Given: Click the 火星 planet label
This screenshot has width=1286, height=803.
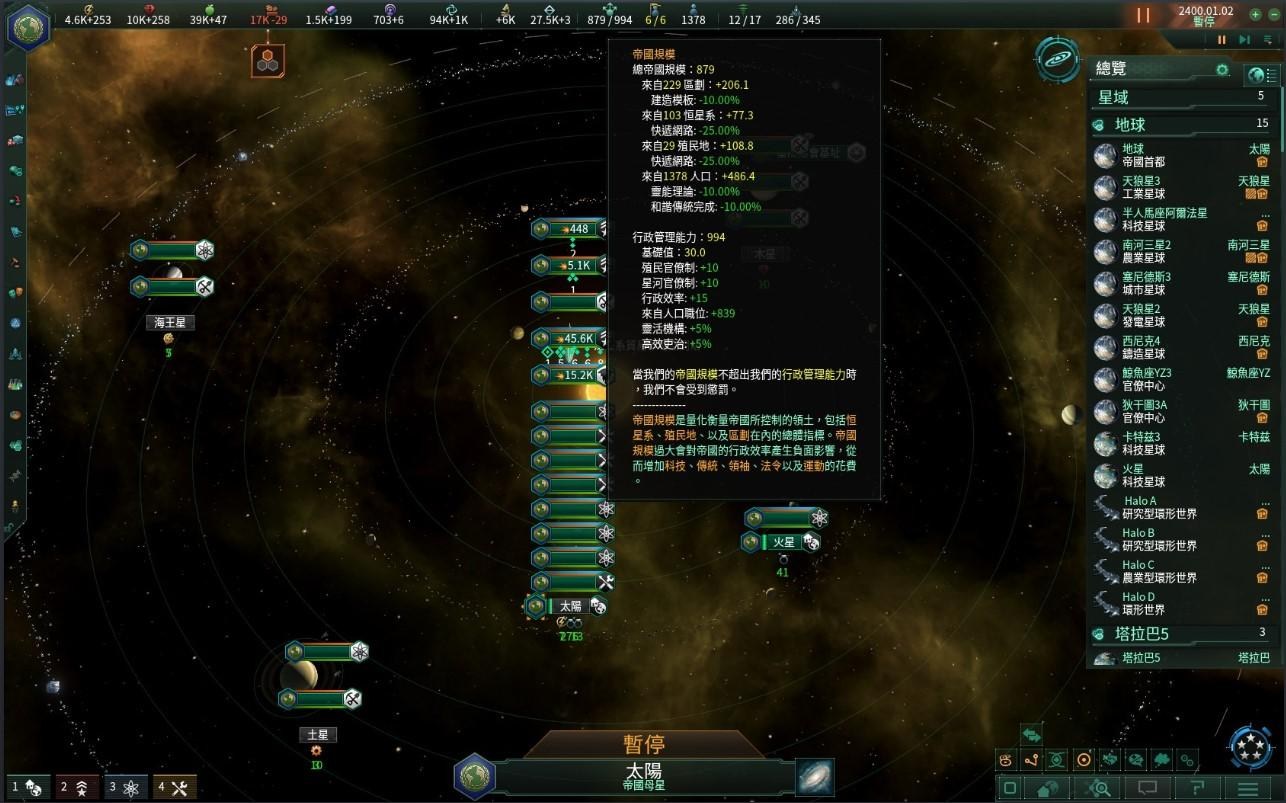Looking at the screenshot, I should tap(783, 542).
